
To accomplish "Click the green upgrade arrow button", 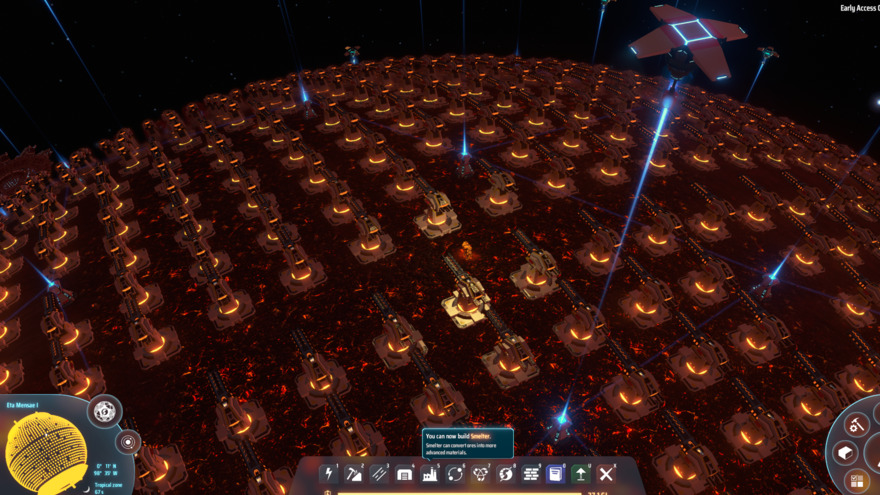I will pyautogui.click(x=581, y=473).
